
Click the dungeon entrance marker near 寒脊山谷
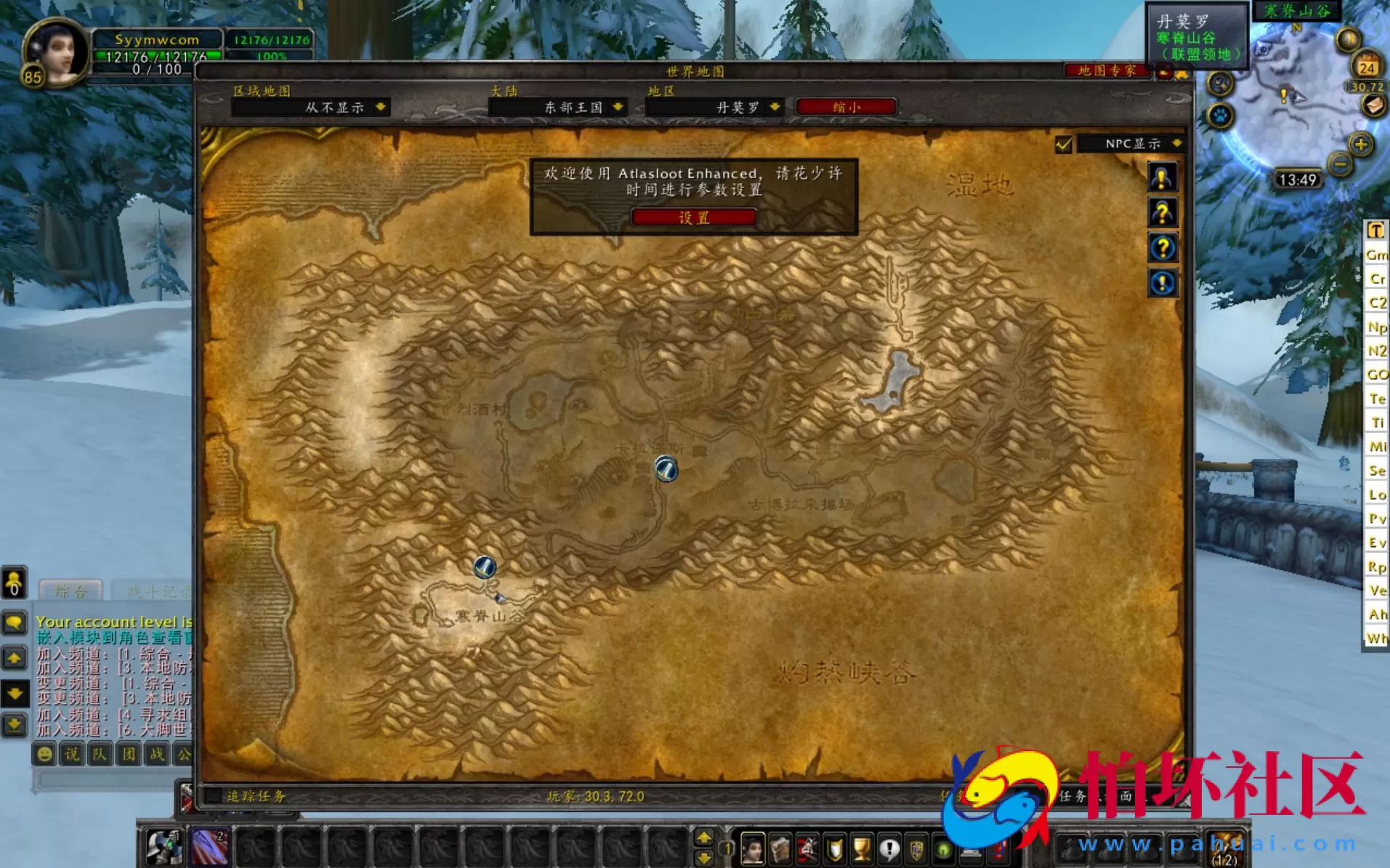coord(483,567)
